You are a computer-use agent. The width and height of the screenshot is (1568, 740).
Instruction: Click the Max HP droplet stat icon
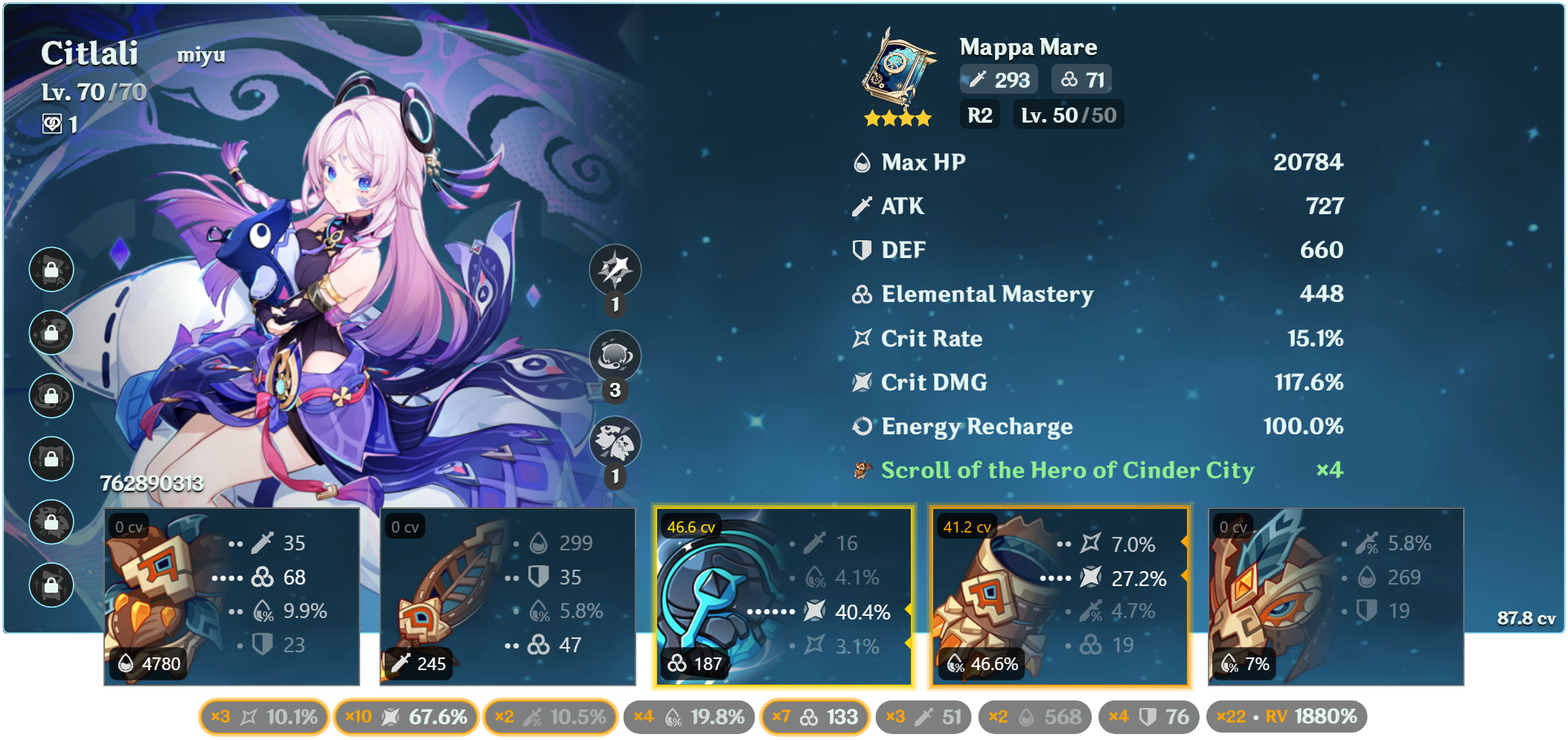(861, 161)
